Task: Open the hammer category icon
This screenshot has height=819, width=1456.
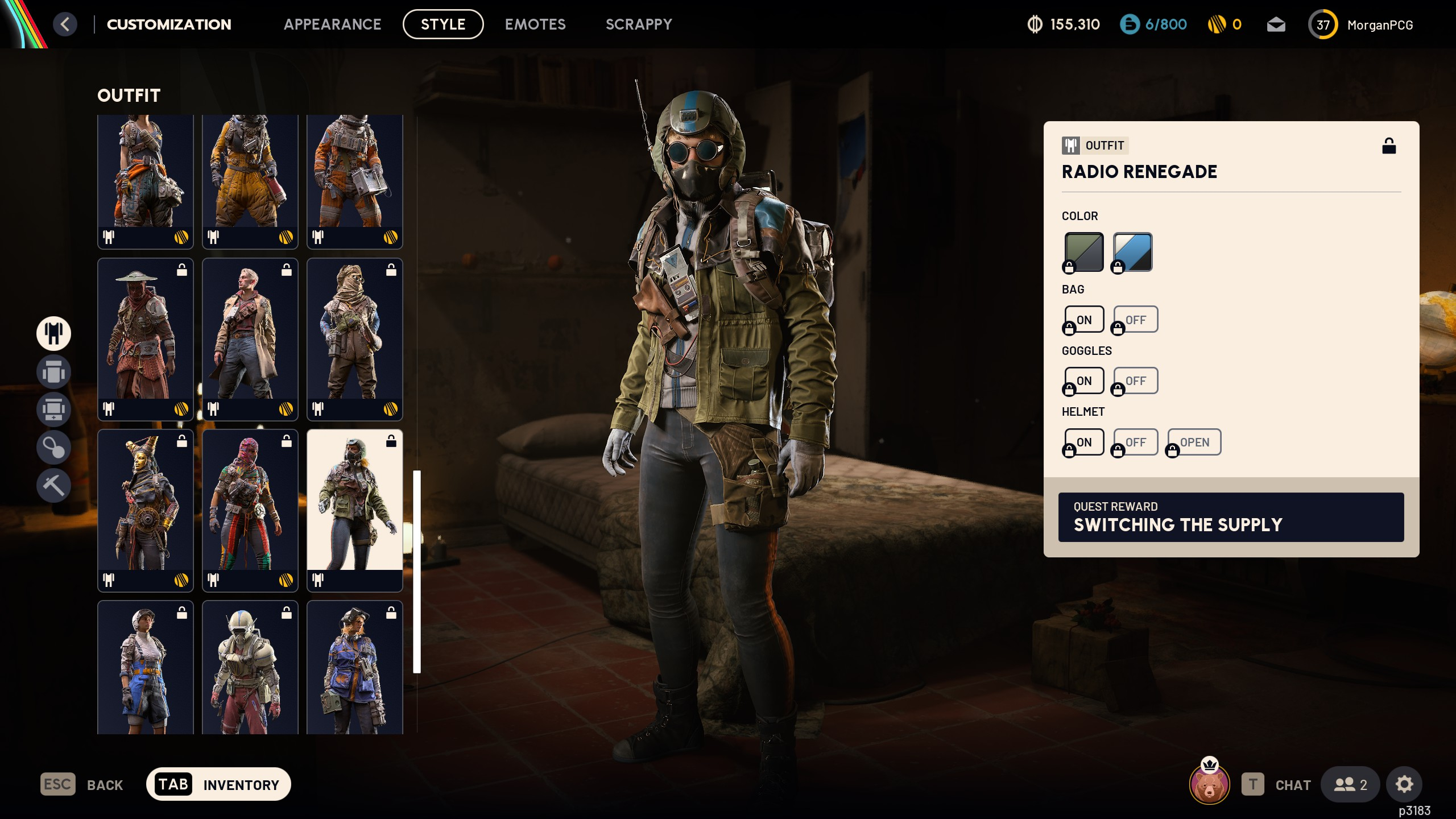Action: pyautogui.click(x=53, y=485)
